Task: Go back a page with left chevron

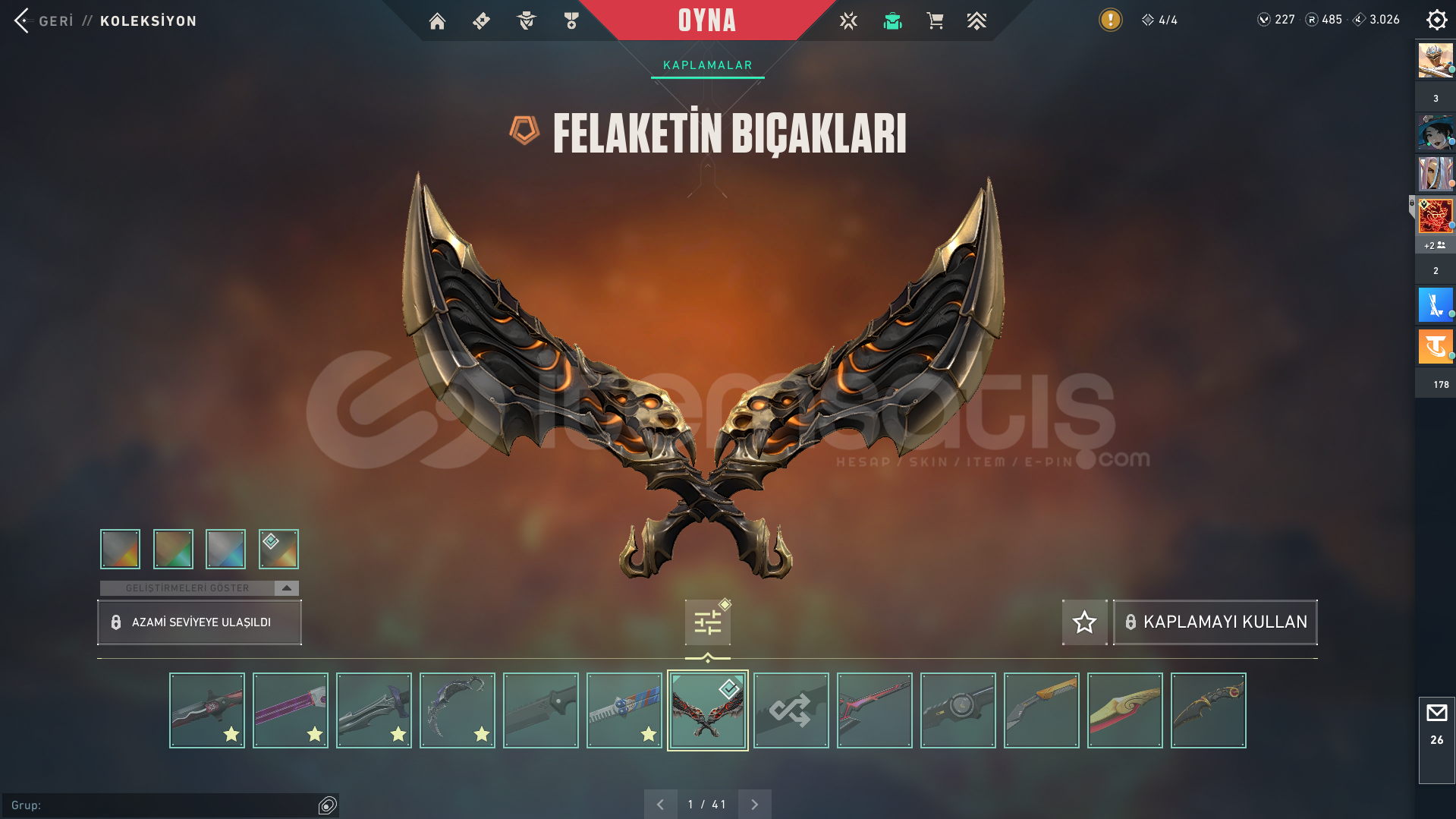Action: tap(661, 803)
